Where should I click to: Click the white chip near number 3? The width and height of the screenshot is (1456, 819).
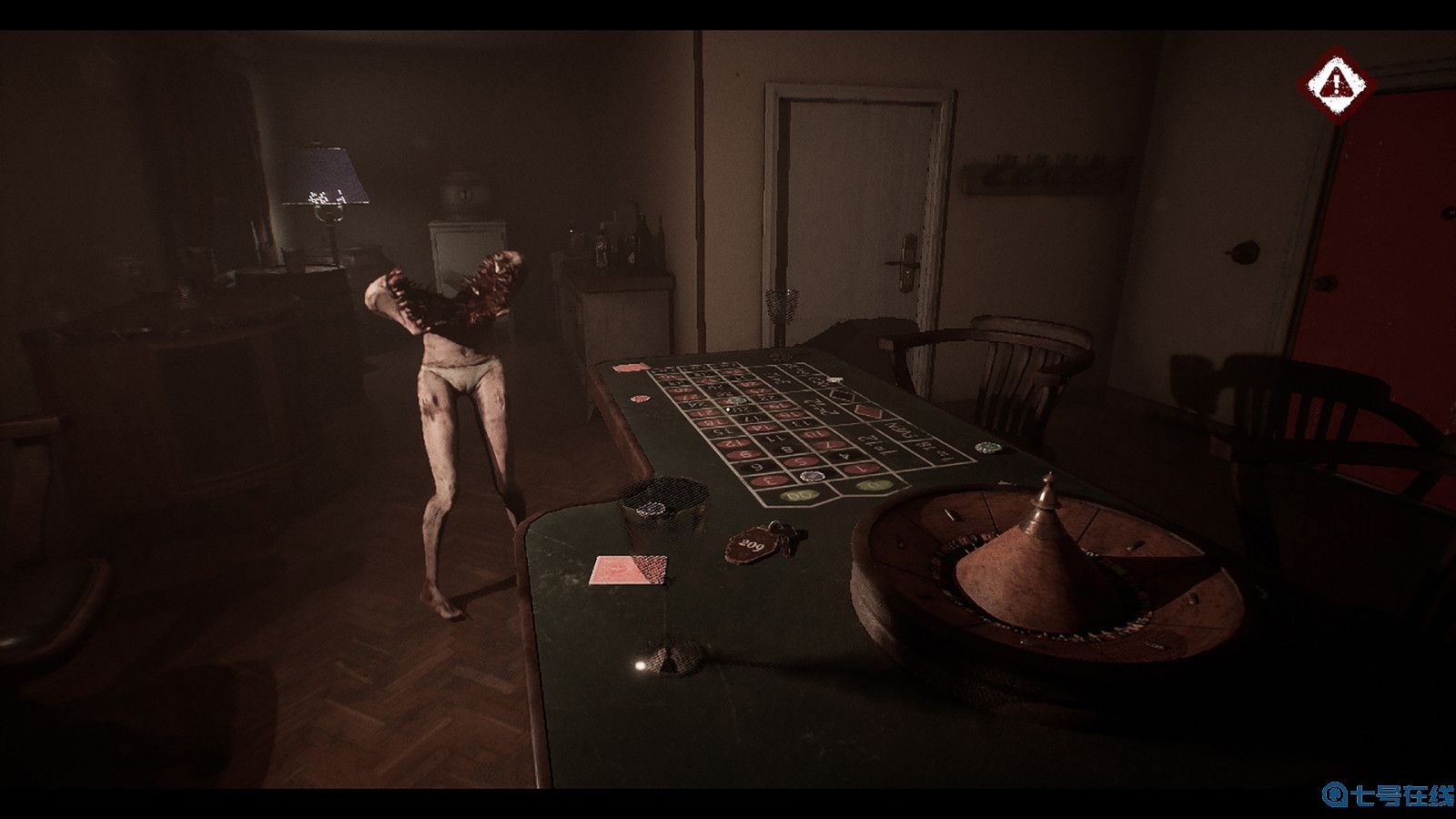812,475
